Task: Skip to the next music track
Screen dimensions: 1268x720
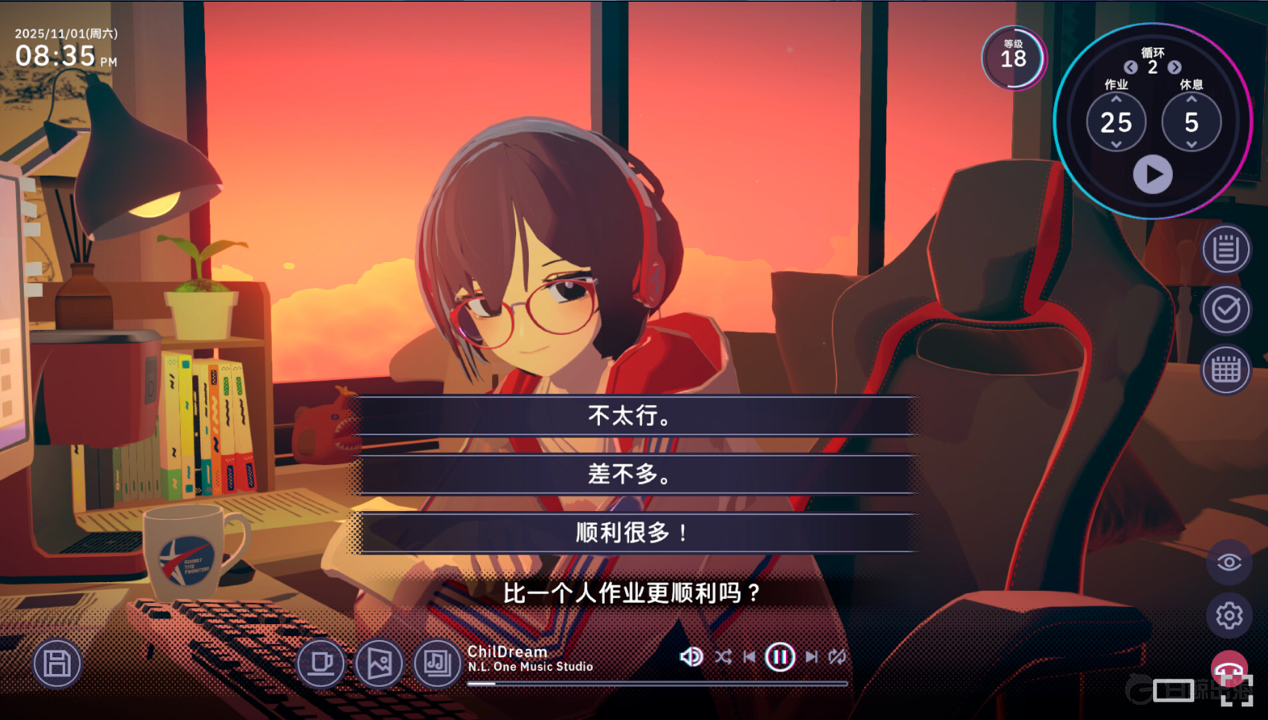Action: pyautogui.click(x=811, y=657)
